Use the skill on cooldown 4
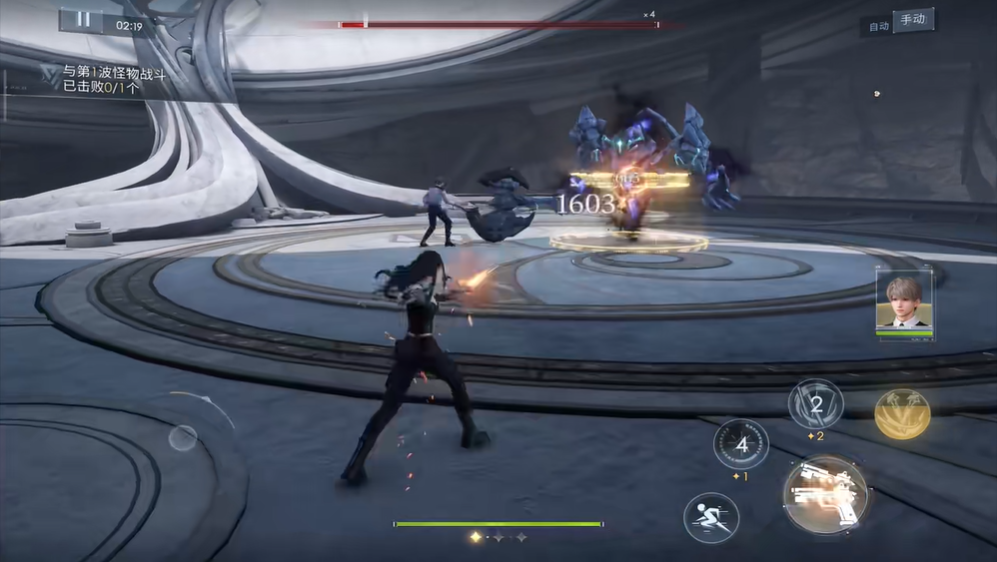Screen dimensions: 997x562 point(741,445)
